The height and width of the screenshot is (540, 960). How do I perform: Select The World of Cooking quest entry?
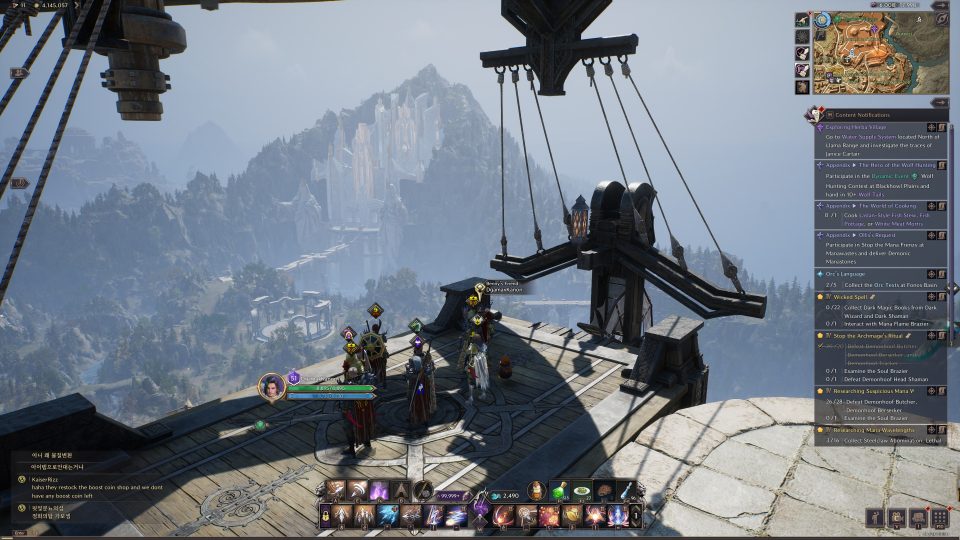click(x=866, y=203)
